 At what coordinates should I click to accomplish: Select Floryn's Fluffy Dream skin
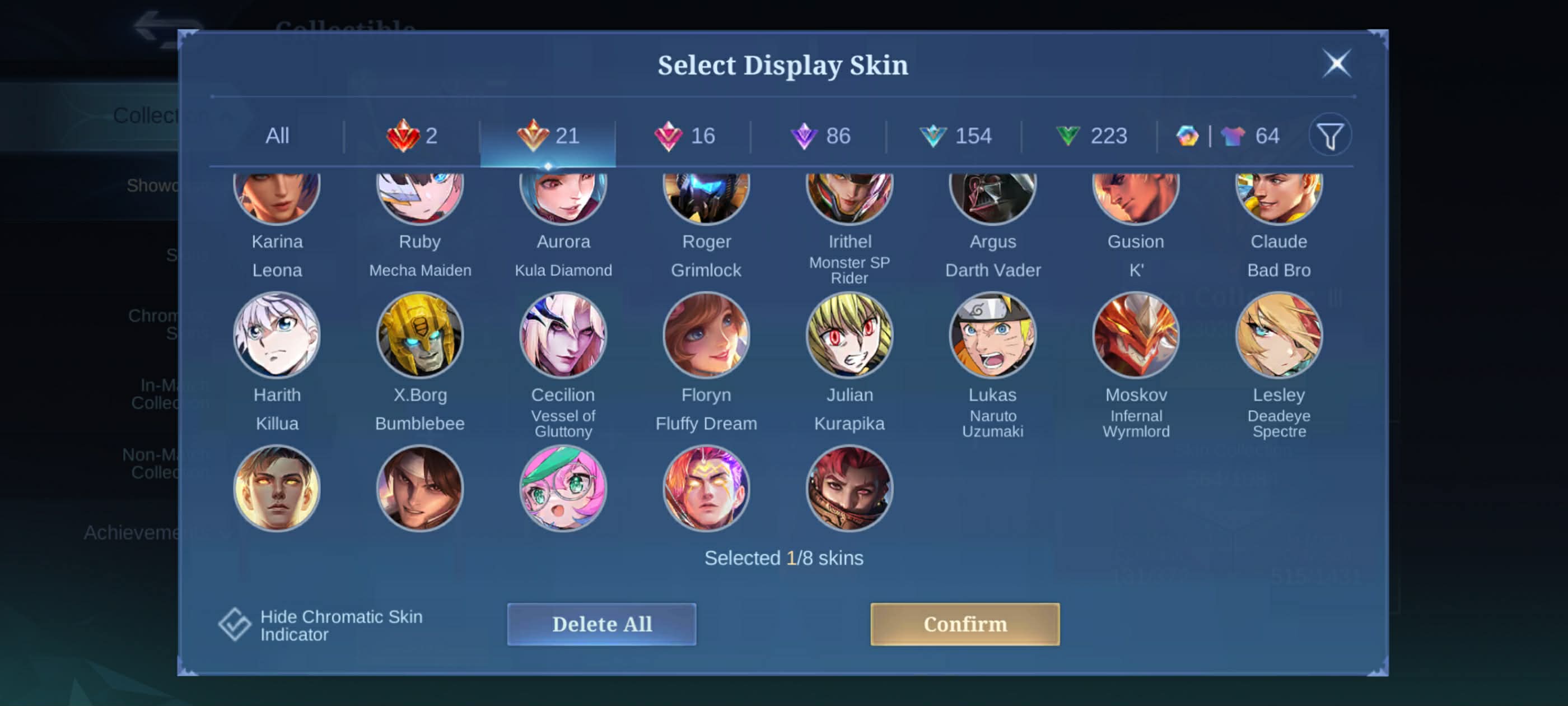(706, 335)
